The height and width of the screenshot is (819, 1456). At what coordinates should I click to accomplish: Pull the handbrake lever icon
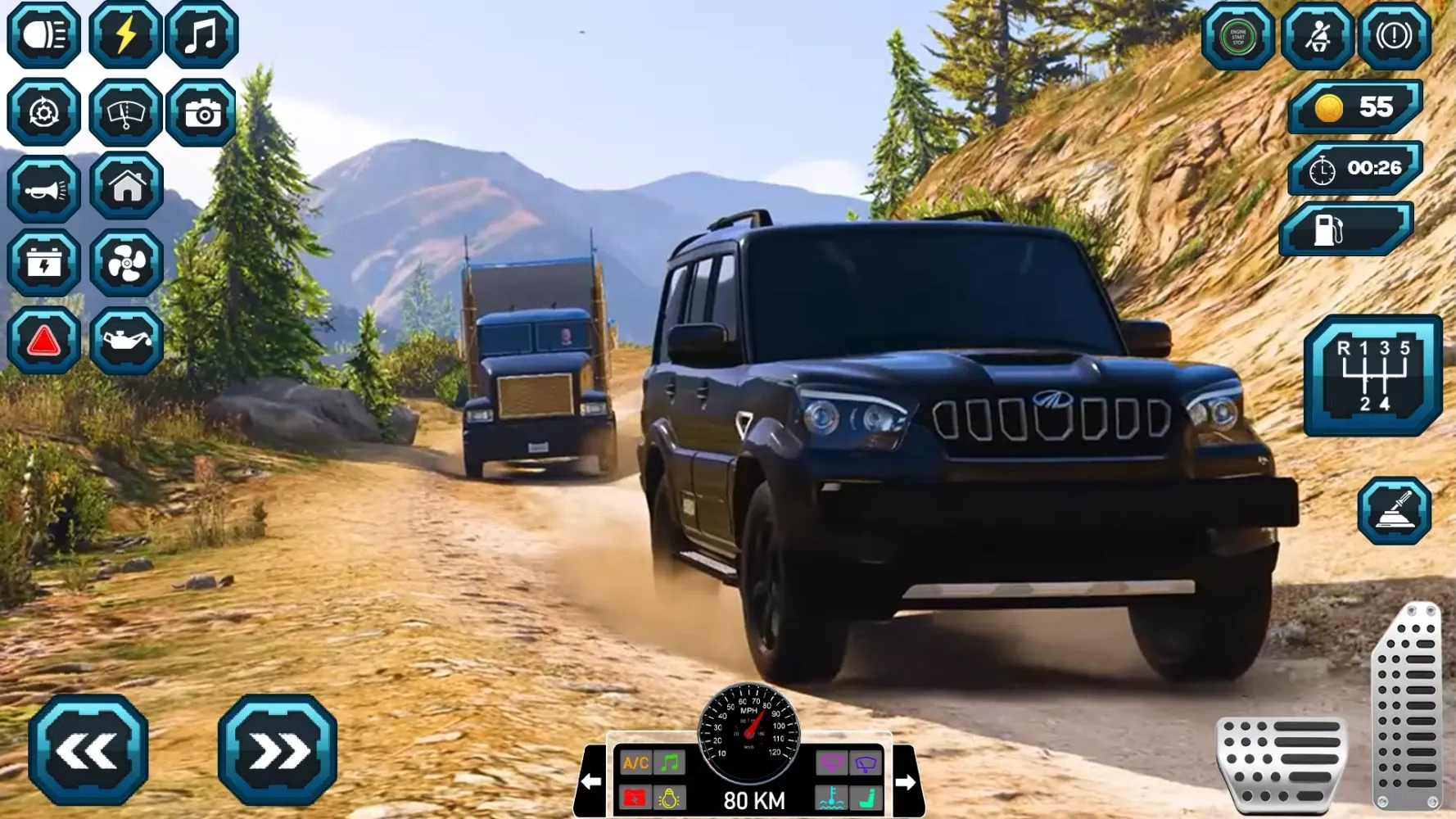click(x=1394, y=512)
